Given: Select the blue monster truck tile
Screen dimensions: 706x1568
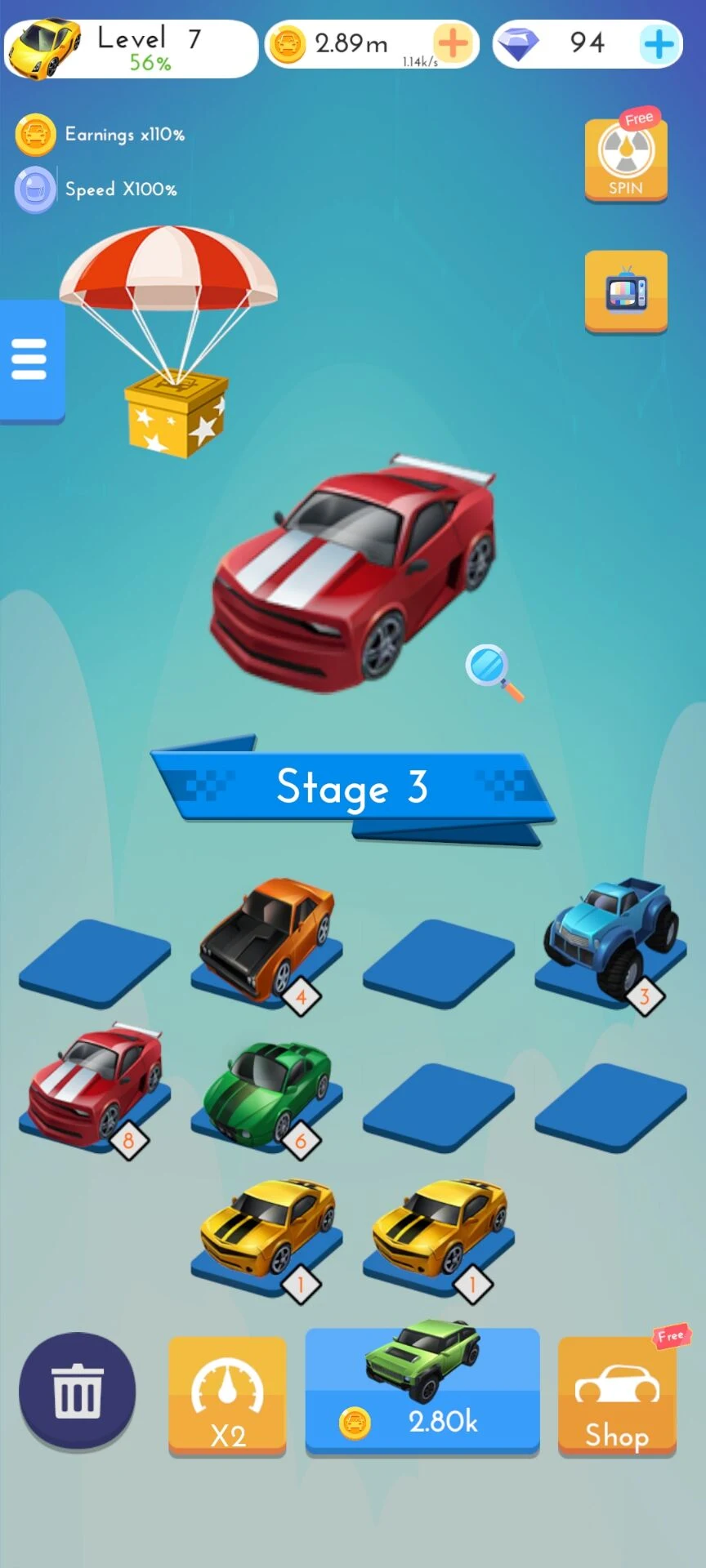Looking at the screenshot, I should [x=611, y=938].
